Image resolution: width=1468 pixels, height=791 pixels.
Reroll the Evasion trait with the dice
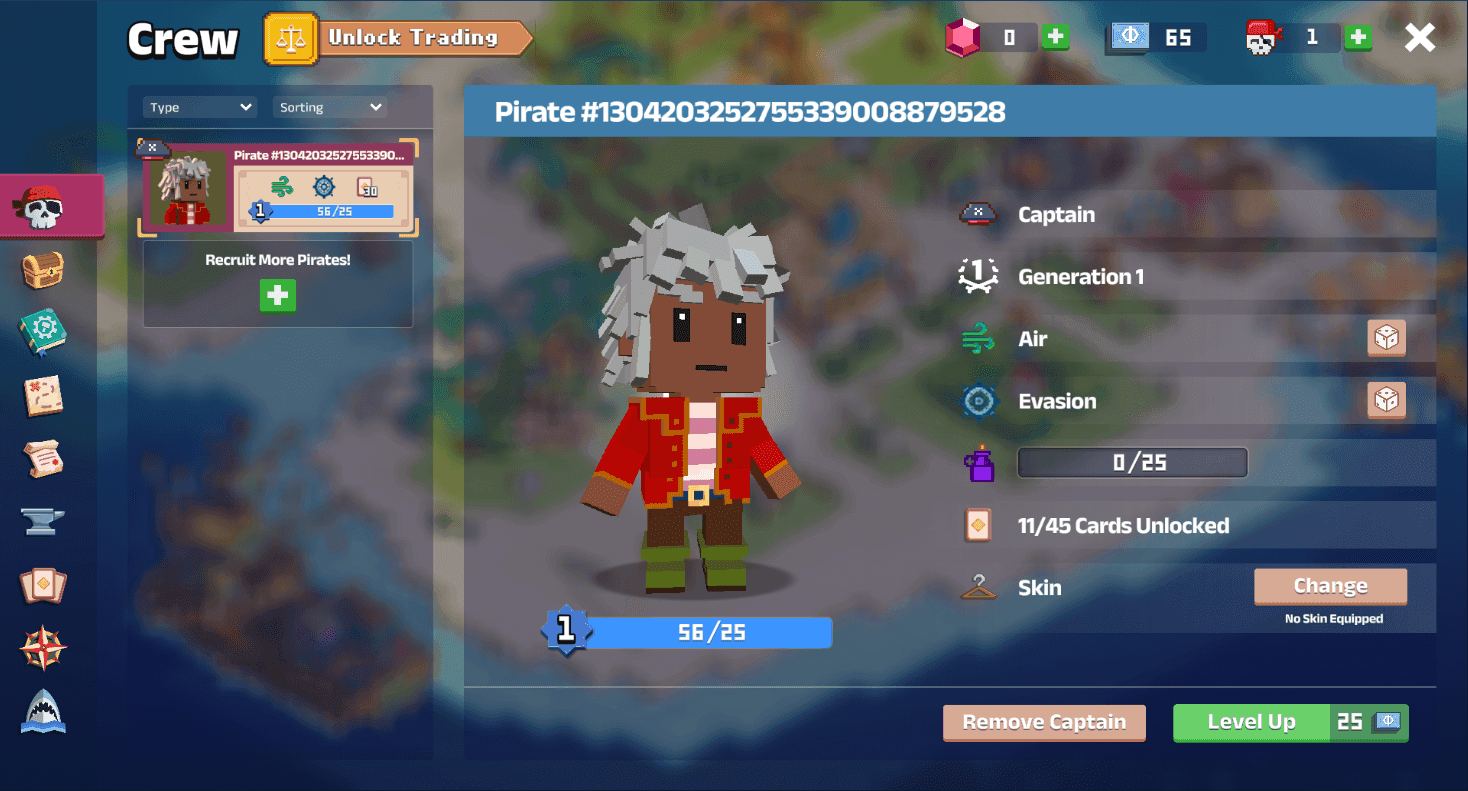coord(1386,401)
